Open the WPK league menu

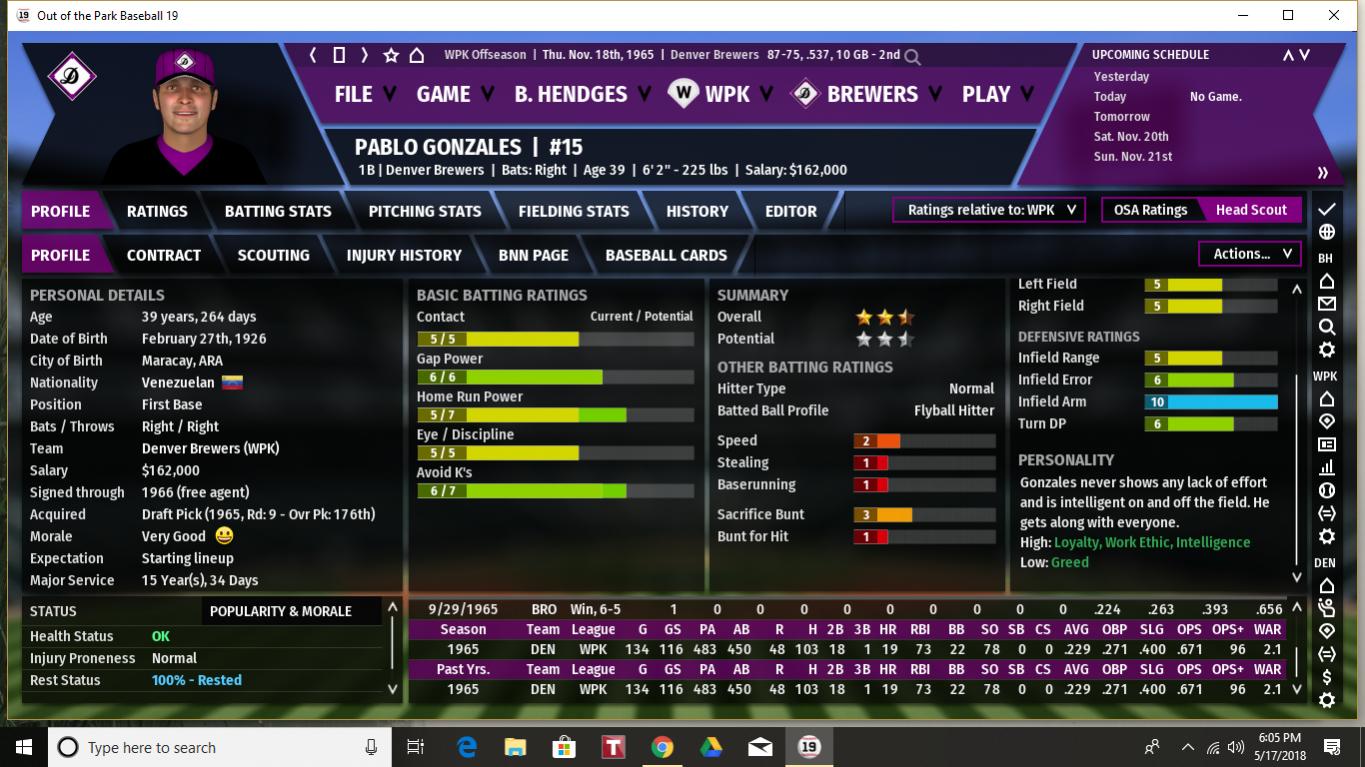coord(726,94)
